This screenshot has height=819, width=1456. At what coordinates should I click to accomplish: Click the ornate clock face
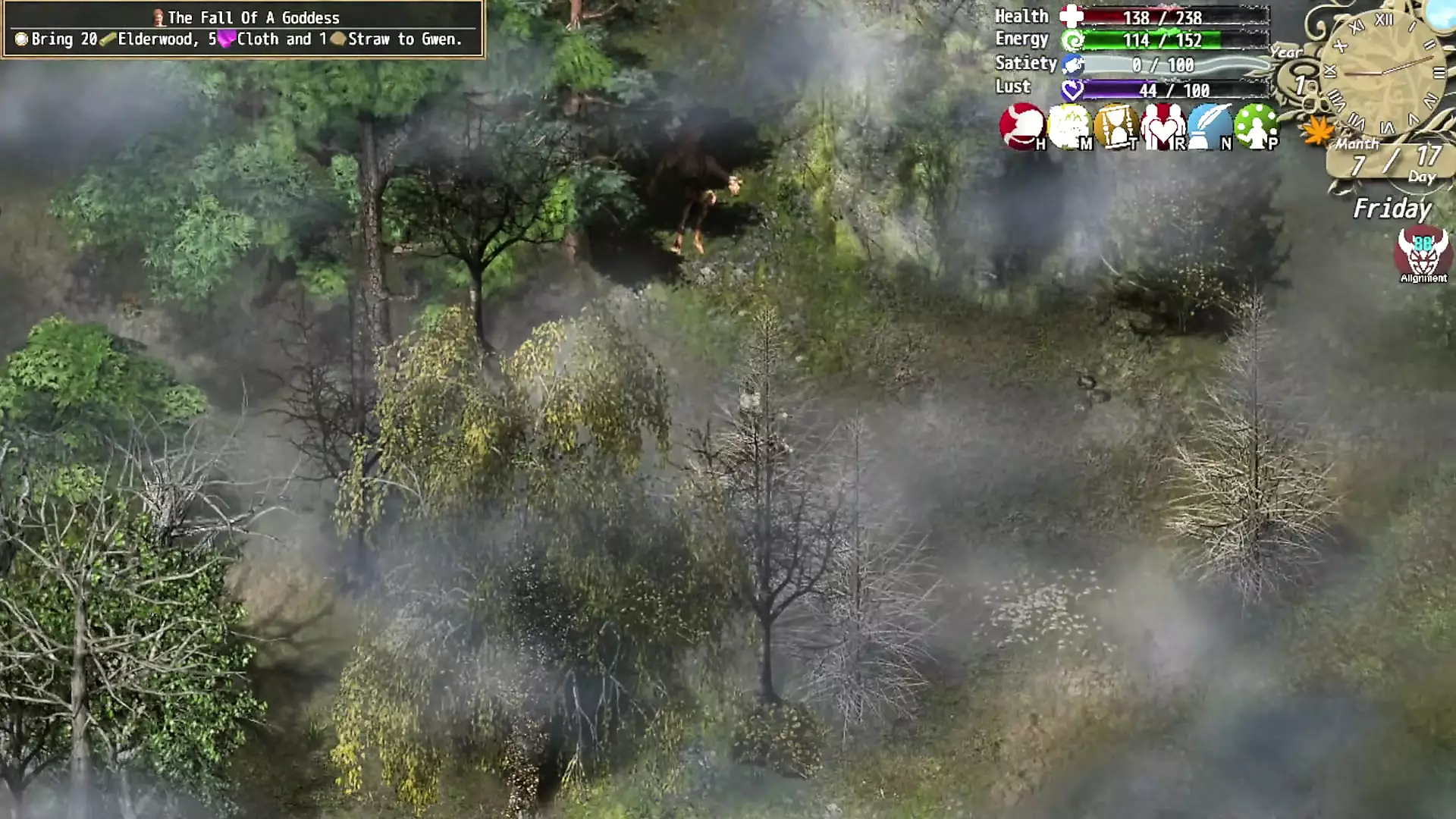(x=1385, y=72)
